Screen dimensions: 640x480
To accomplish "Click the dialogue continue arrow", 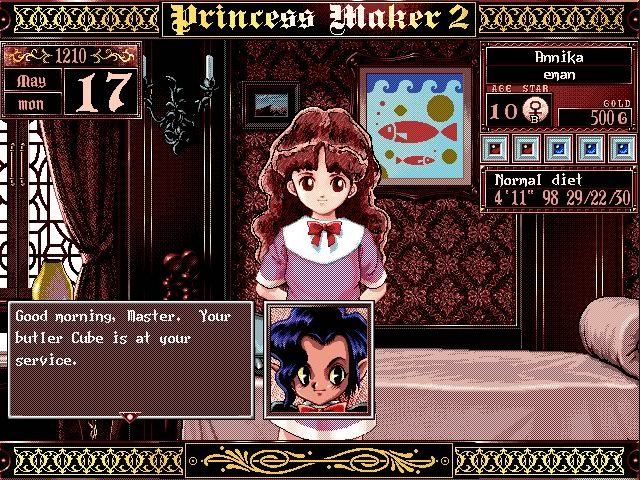I will point(128,415).
